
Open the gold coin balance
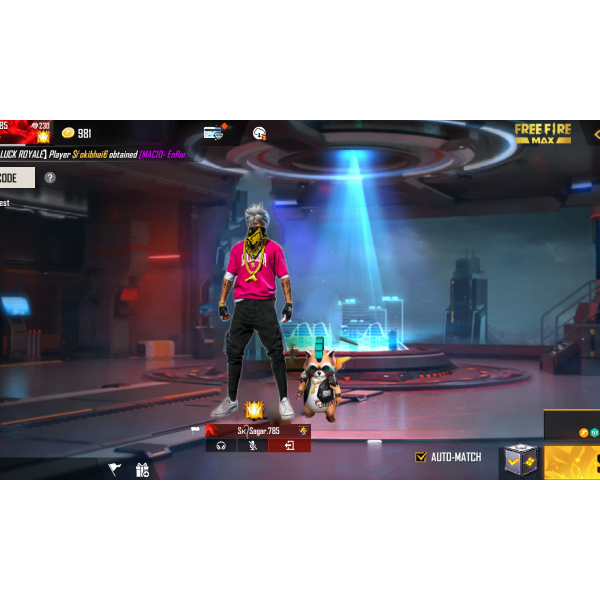coord(76,133)
